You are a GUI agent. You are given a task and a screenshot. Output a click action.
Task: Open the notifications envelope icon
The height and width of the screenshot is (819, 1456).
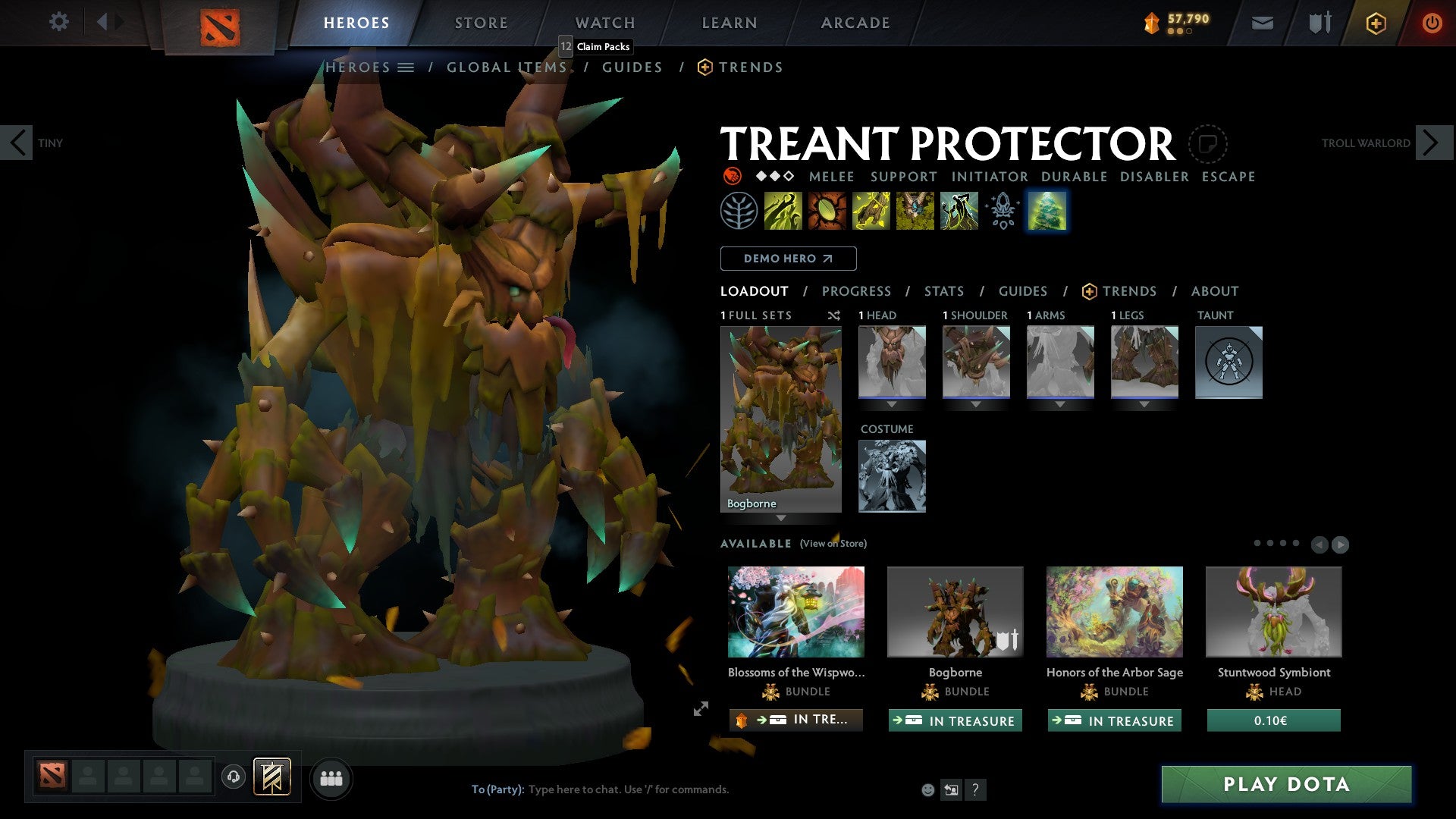[1262, 23]
